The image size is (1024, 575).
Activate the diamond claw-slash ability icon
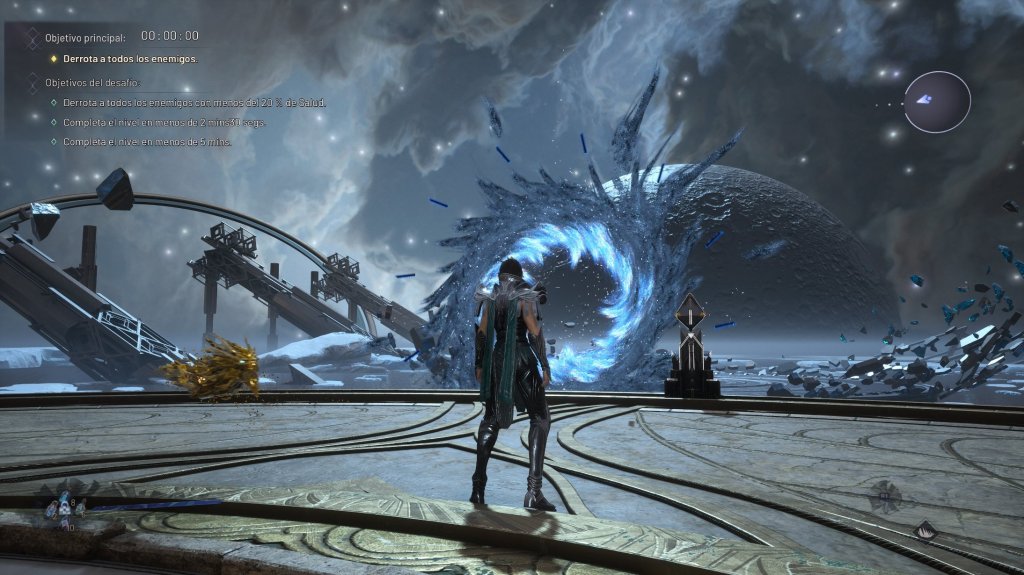tap(927, 531)
